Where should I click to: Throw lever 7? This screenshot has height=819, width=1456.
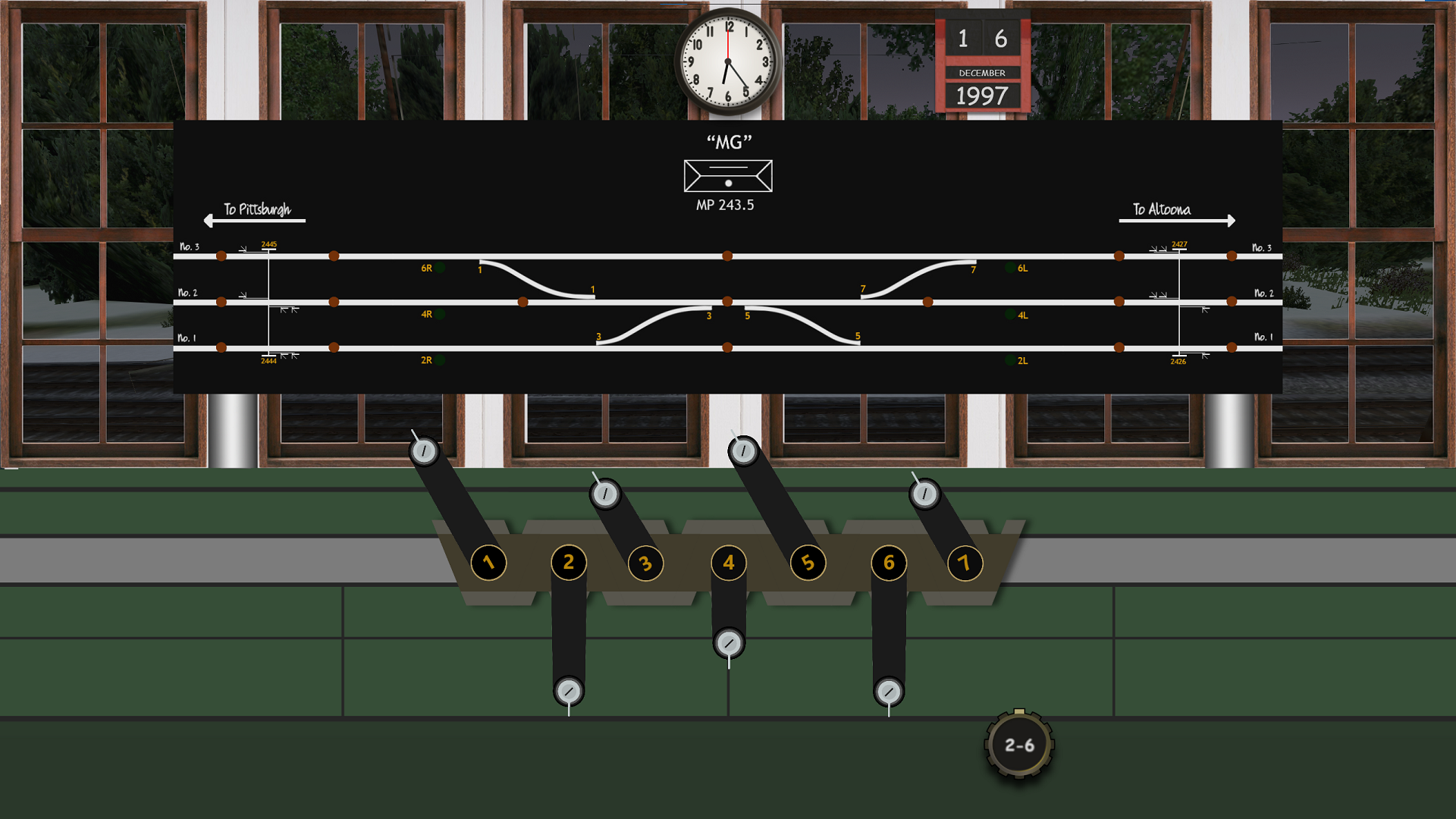(924, 494)
